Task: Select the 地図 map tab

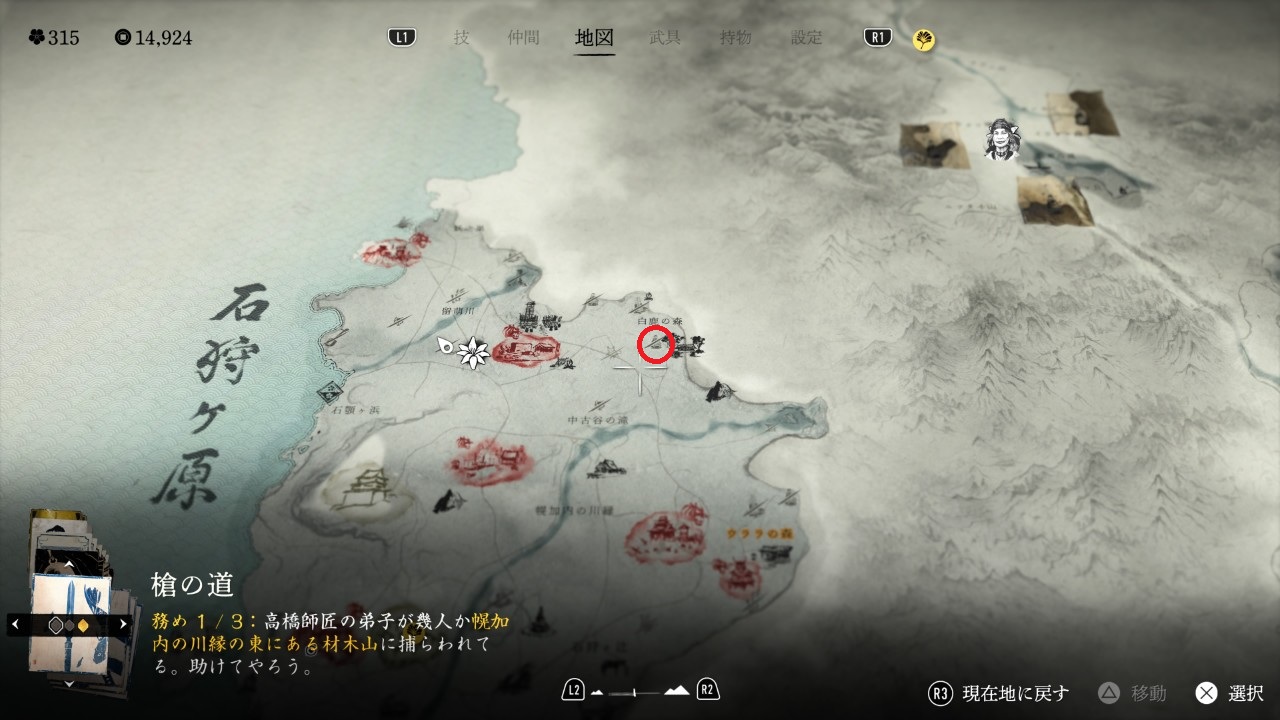Action: pyautogui.click(x=594, y=38)
